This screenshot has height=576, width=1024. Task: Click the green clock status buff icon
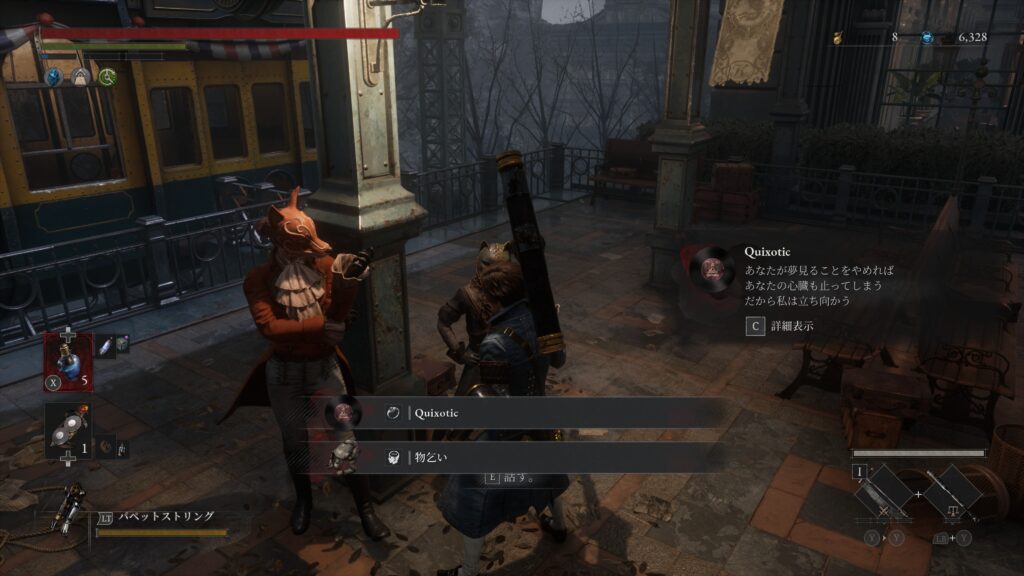pyautogui.click(x=107, y=76)
